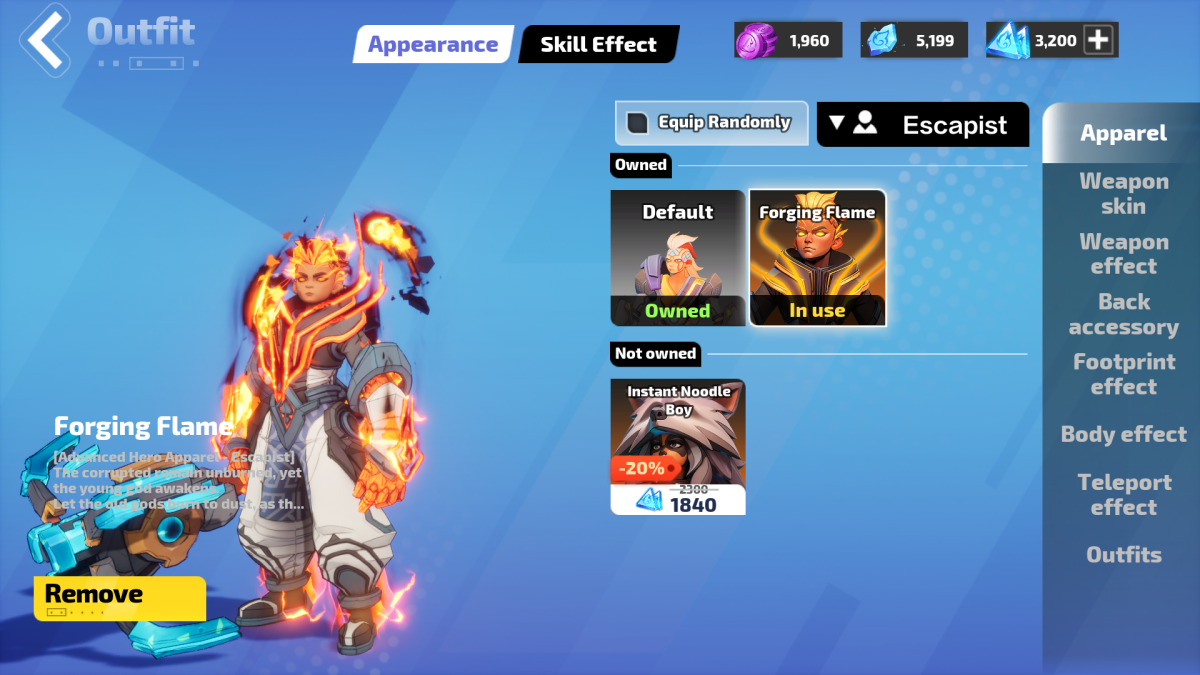Switch to the Appearance tab
This screenshot has height=675, width=1200.
pos(432,44)
